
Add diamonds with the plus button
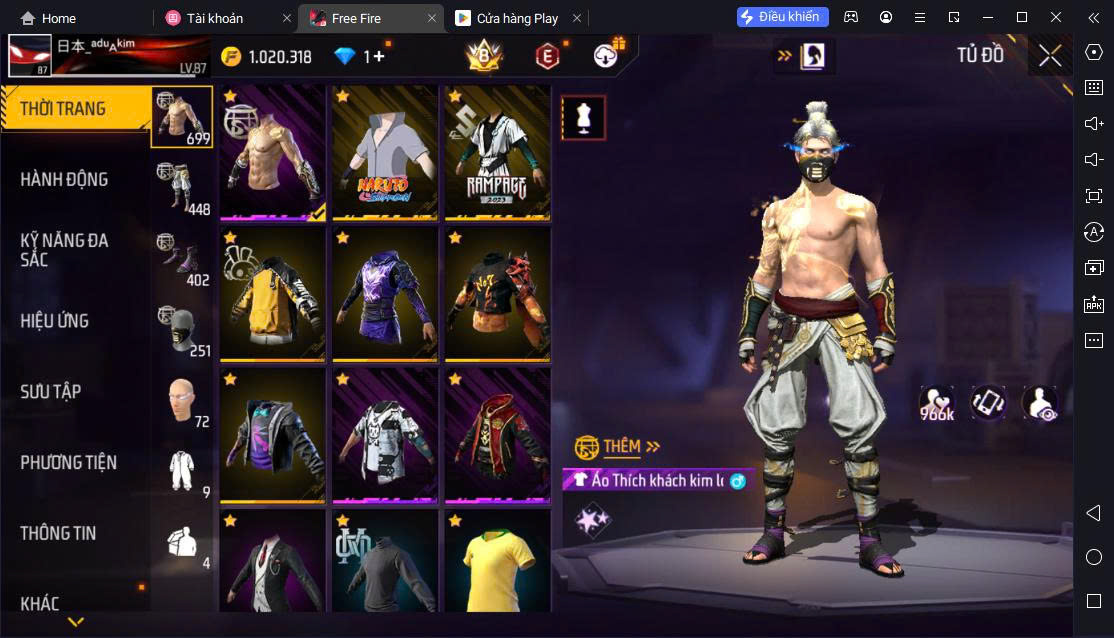(x=379, y=57)
